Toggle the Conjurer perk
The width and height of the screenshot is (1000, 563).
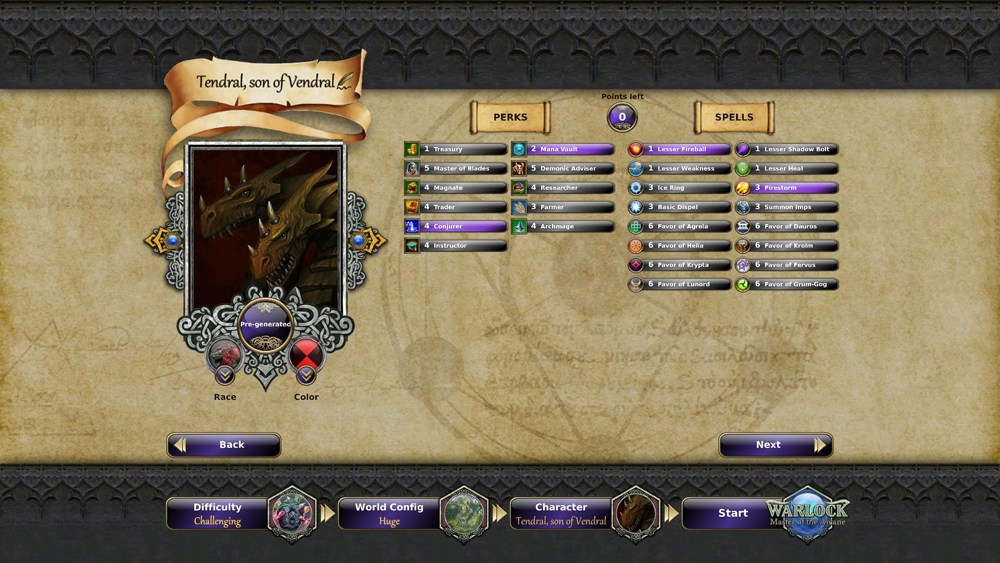[456, 227]
